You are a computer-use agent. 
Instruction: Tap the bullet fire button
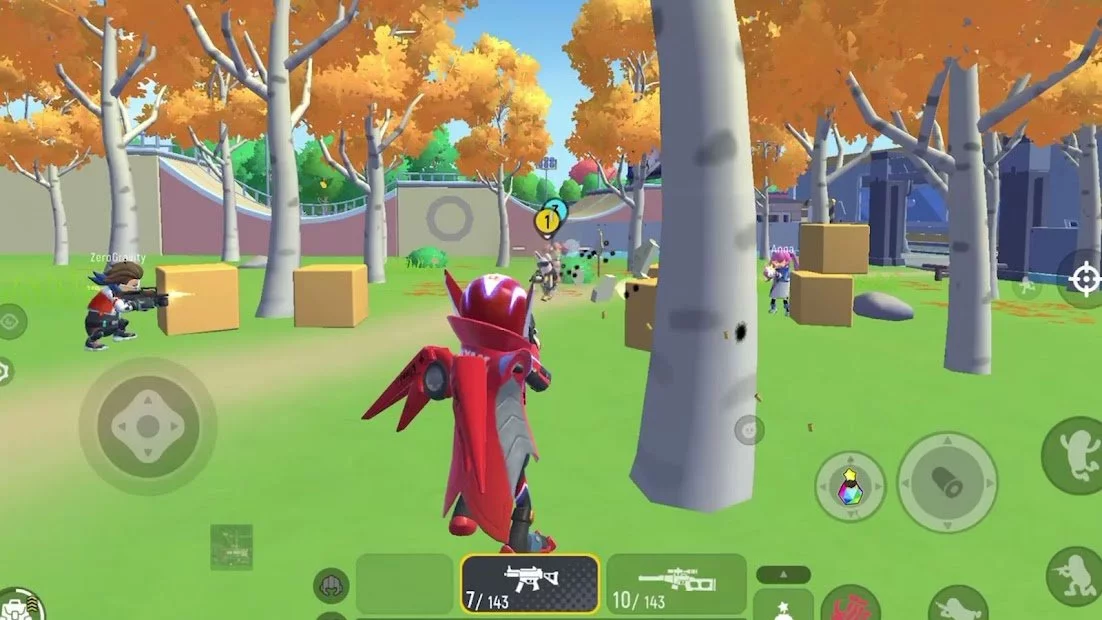(946, 483)
